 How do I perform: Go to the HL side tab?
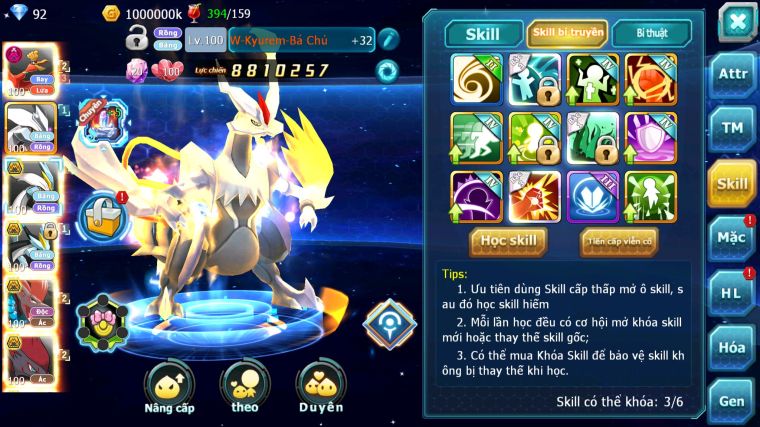pos(732,293)
